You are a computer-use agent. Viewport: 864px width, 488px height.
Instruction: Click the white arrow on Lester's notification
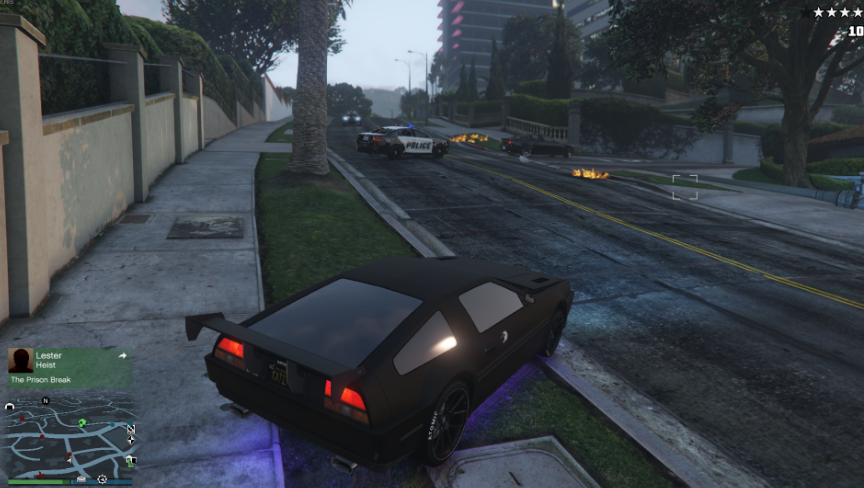coord(122,355)
